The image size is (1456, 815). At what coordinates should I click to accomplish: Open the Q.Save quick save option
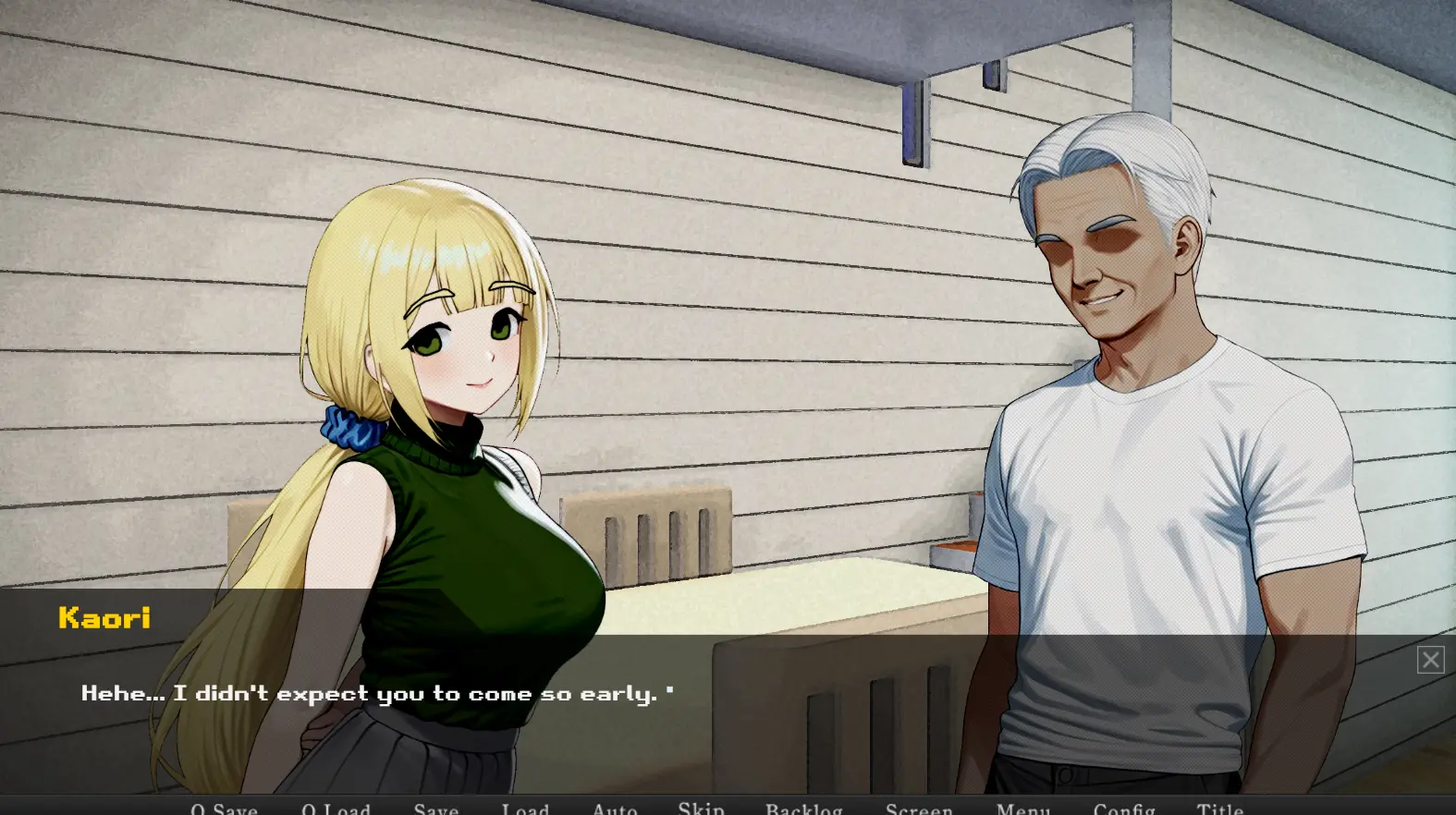(224, 809)
